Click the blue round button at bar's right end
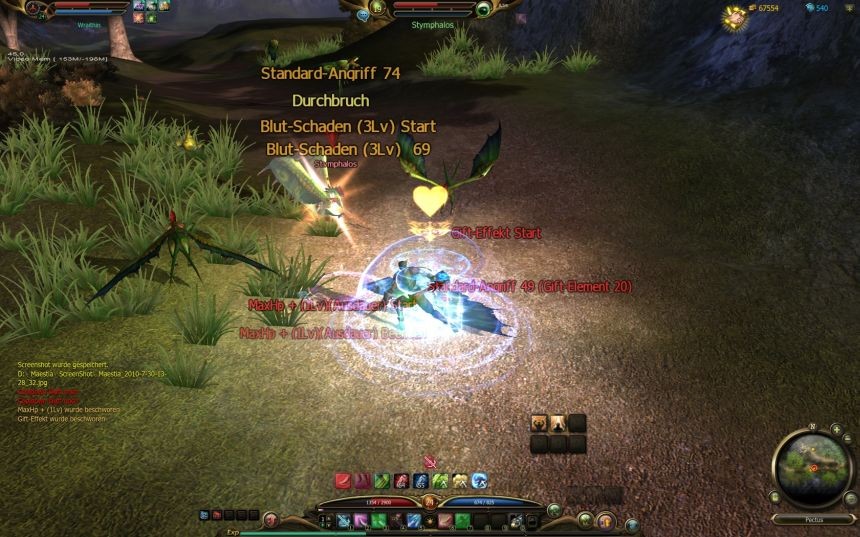The image size is (860, 537). pos(631,524)
